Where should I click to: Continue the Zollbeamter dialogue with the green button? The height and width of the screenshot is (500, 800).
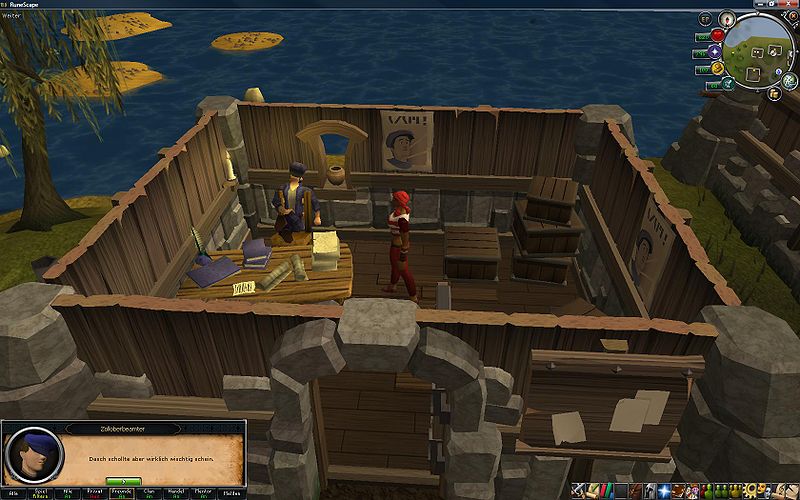123,481
